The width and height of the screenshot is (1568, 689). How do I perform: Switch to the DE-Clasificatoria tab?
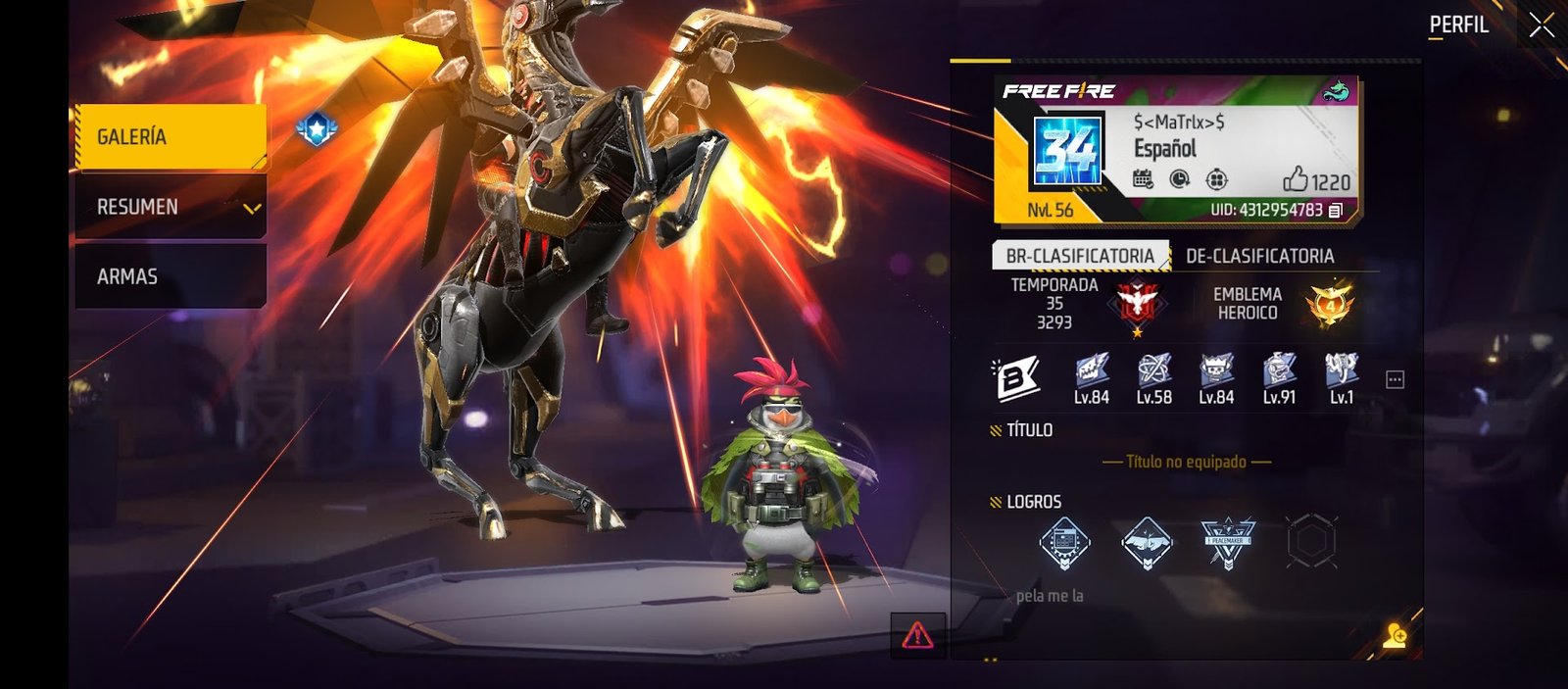pos(1259,256)
